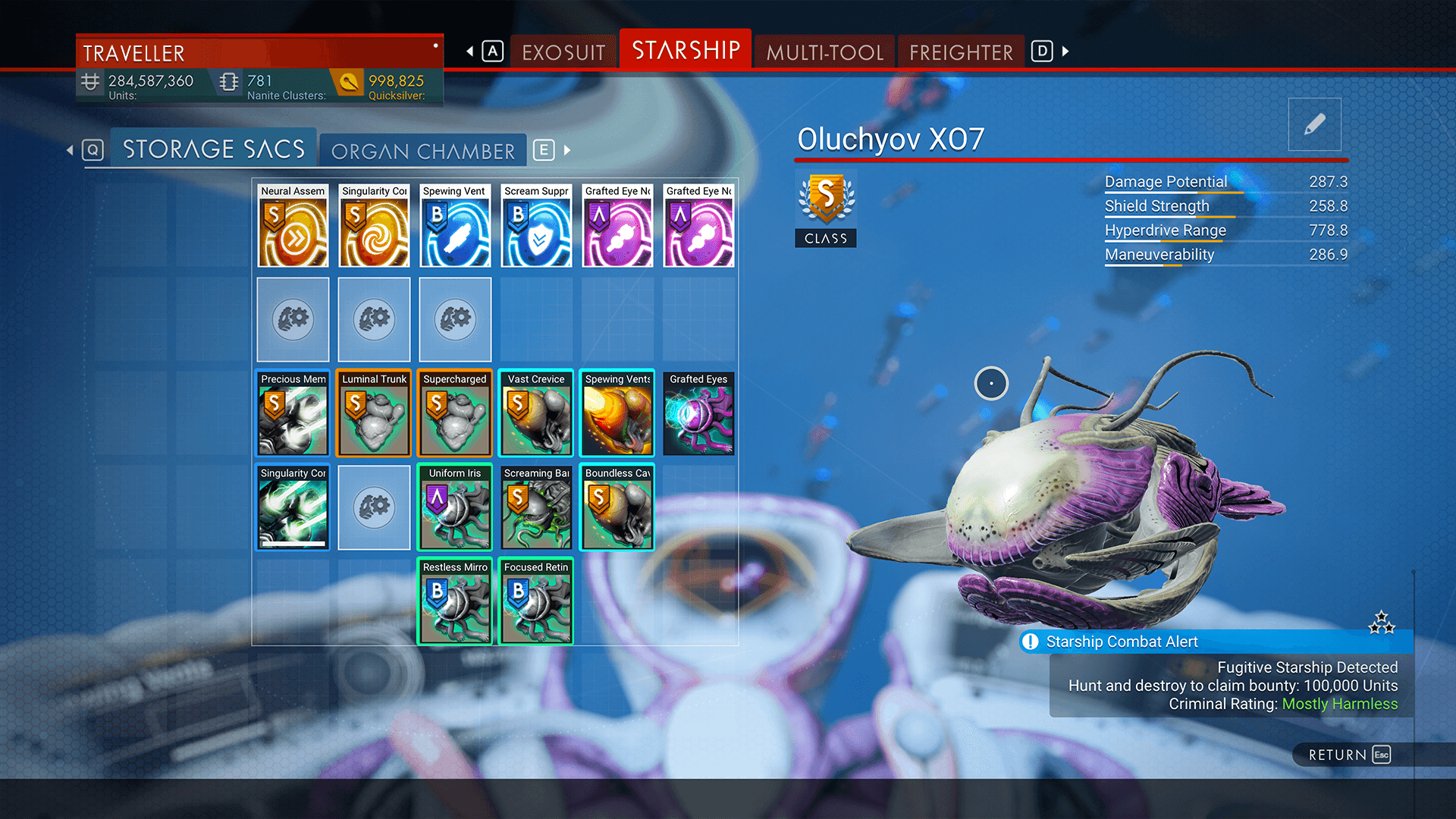Select the Spewing Vent B-class module icon
The image size is (1456, 819).
tap(455, 226)
